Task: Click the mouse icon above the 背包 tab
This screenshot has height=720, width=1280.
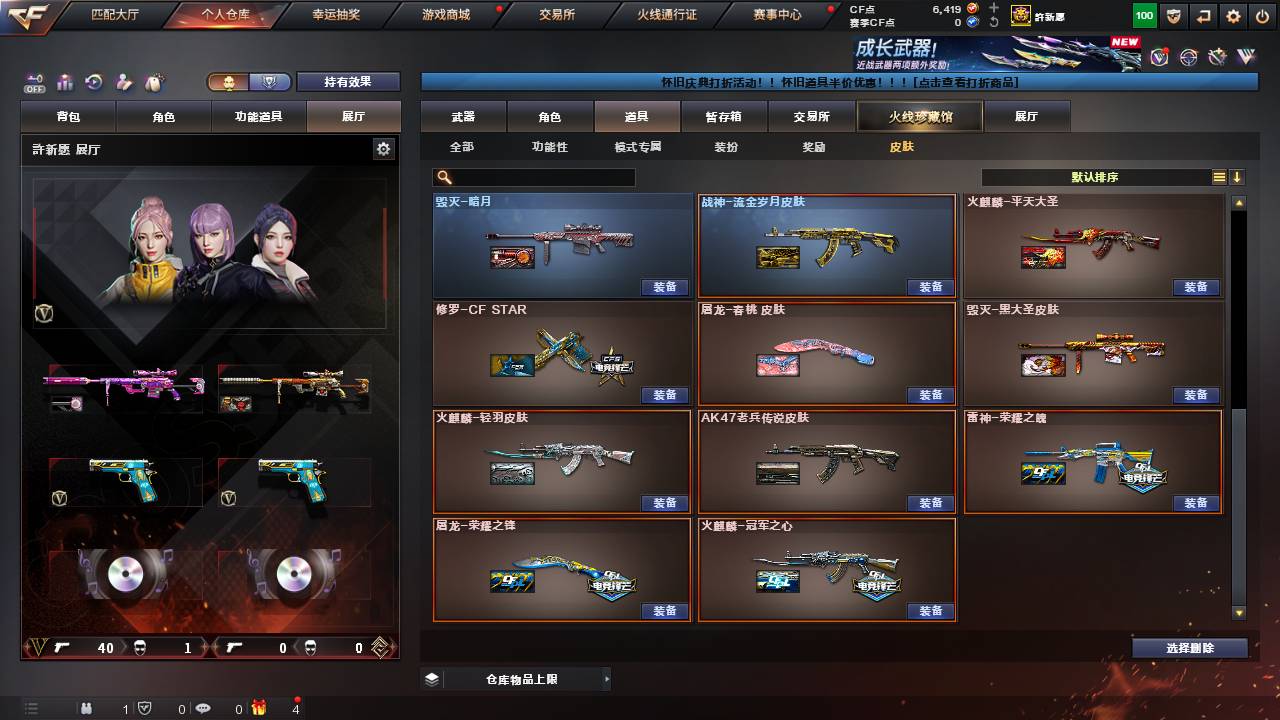Action: pyautogui.click(x=152, y=81)
